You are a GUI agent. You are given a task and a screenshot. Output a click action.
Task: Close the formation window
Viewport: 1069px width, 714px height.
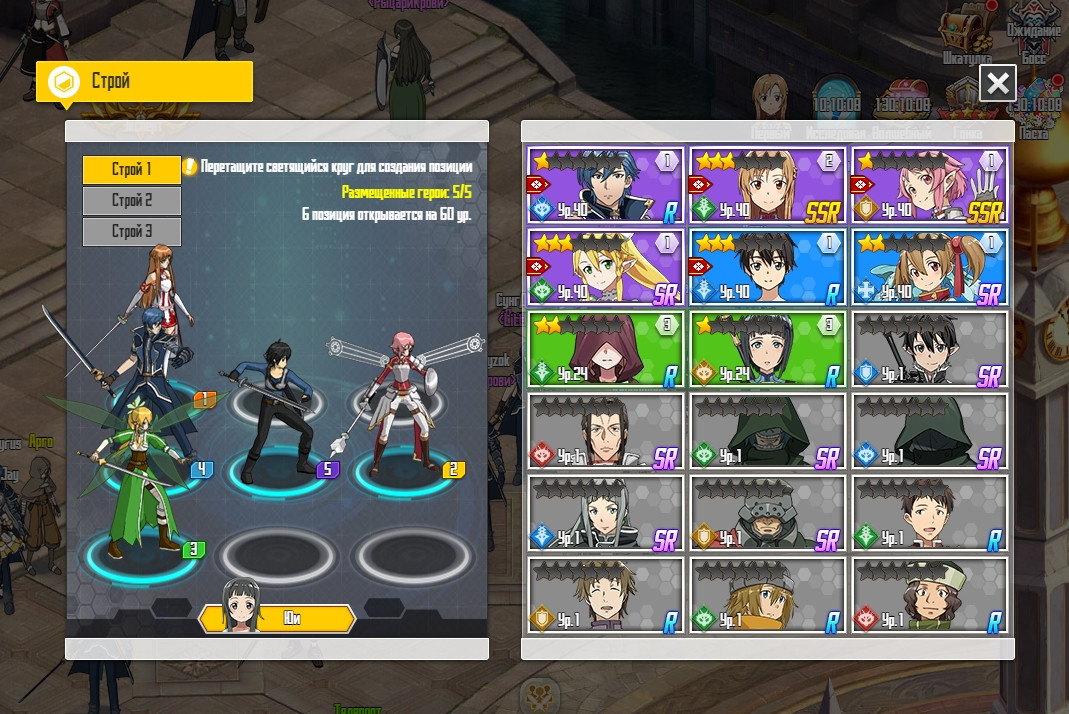(x=997, y=83)
